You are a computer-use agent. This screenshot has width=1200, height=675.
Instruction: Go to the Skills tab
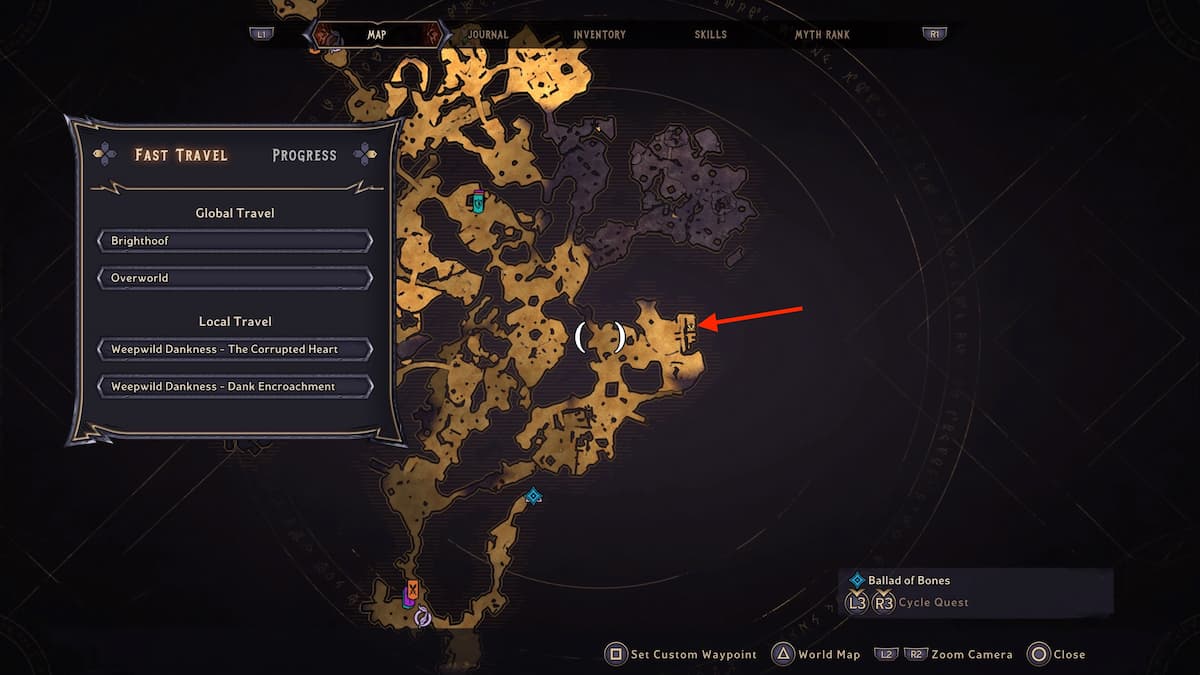(x=711, y=34)
